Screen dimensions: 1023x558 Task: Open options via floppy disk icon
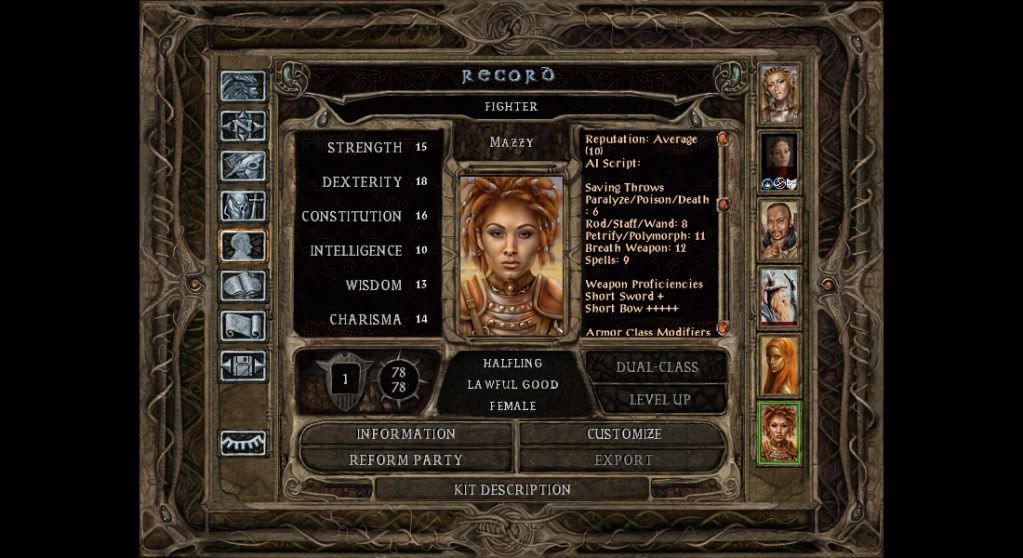point(243,367)
